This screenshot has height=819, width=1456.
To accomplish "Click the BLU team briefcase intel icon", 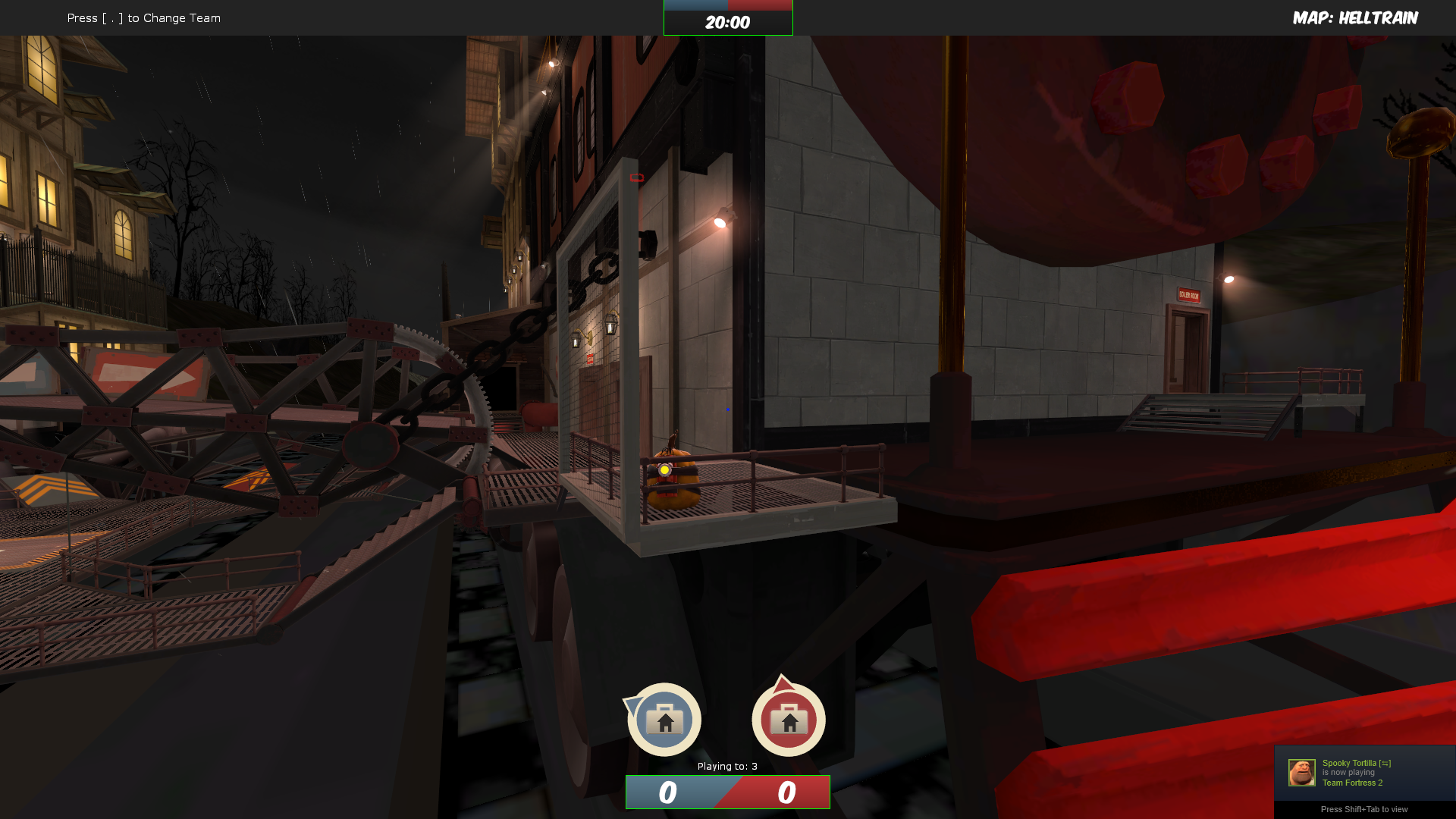I will pos(664,719).
